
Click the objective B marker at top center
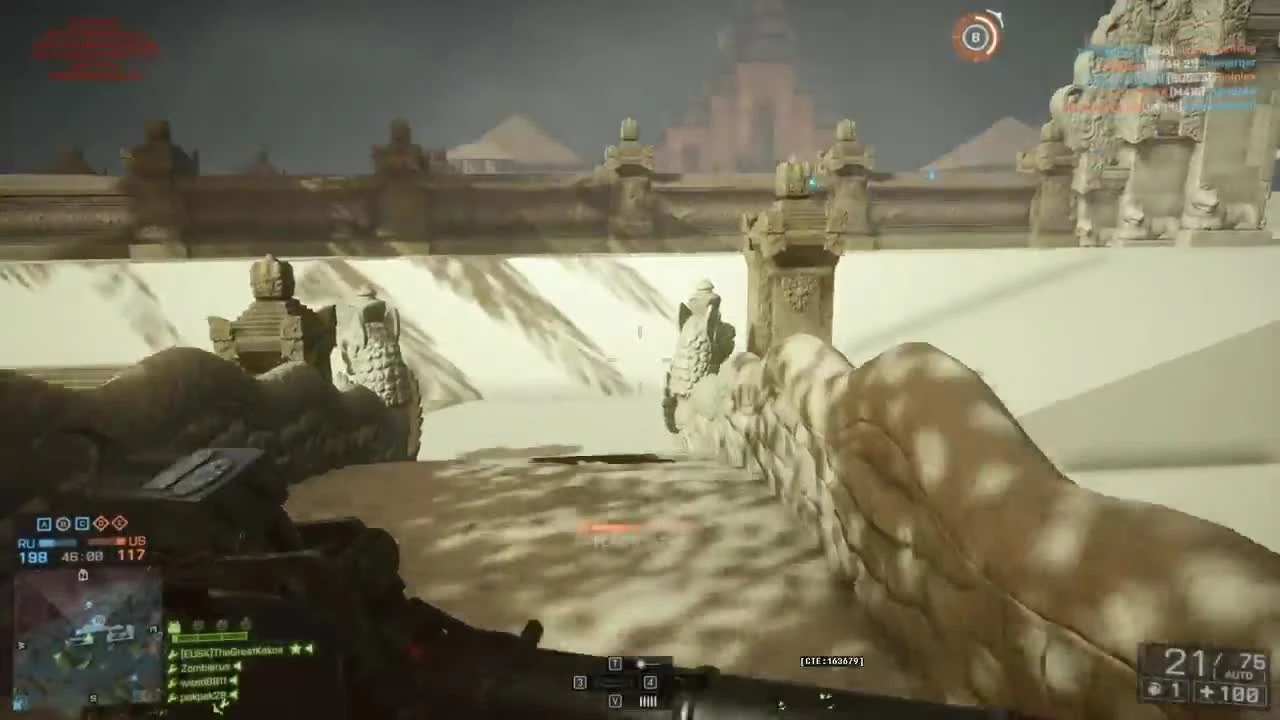point(975,38)
